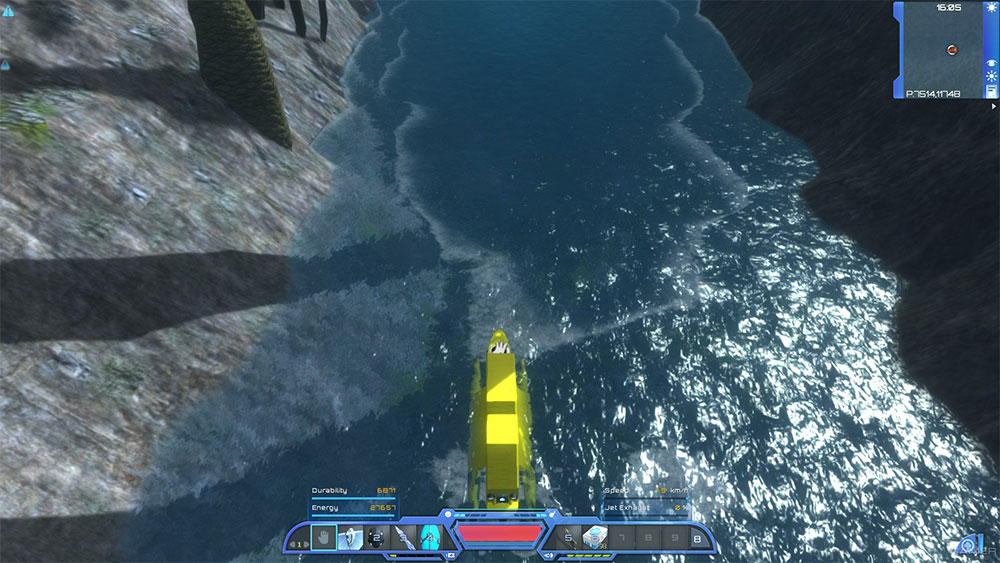Image resolution: width=1000 pixels, height=563 pixels.
Task: Select the empty hand hotbar slot
Action: 324,538
